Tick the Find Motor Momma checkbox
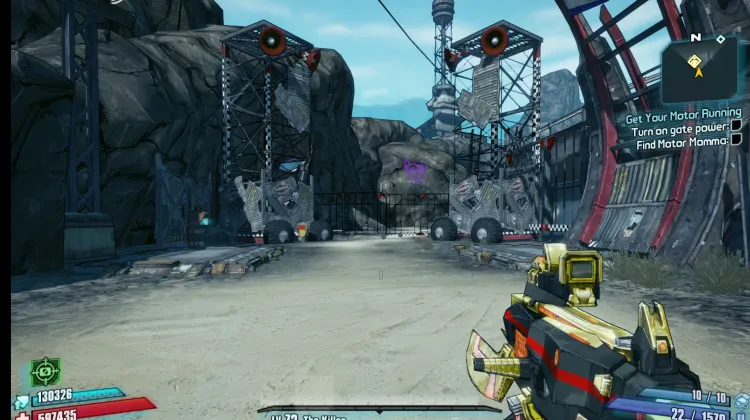 [x=736, y=141]
